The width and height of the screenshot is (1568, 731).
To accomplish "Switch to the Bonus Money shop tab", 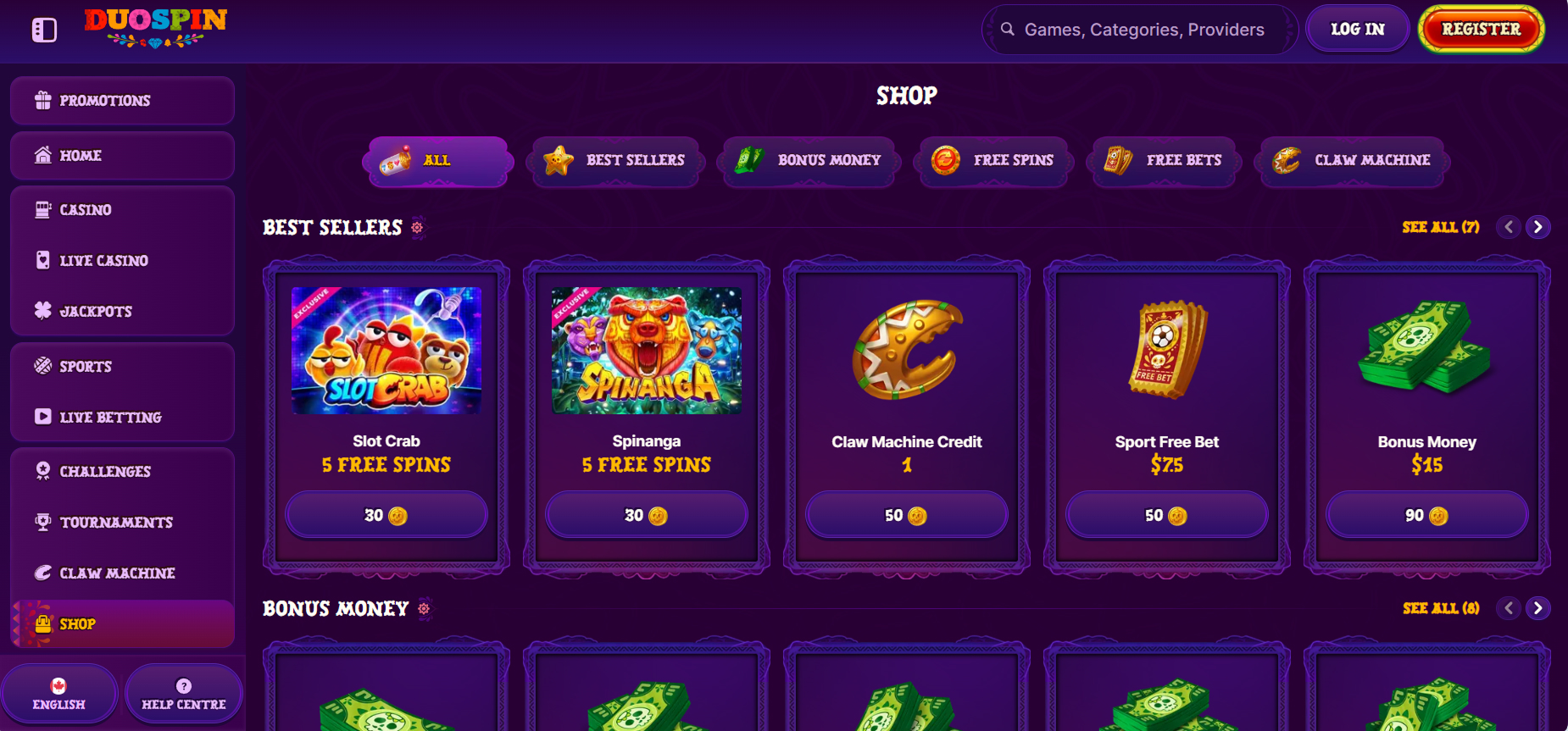I will pos(809,160).
